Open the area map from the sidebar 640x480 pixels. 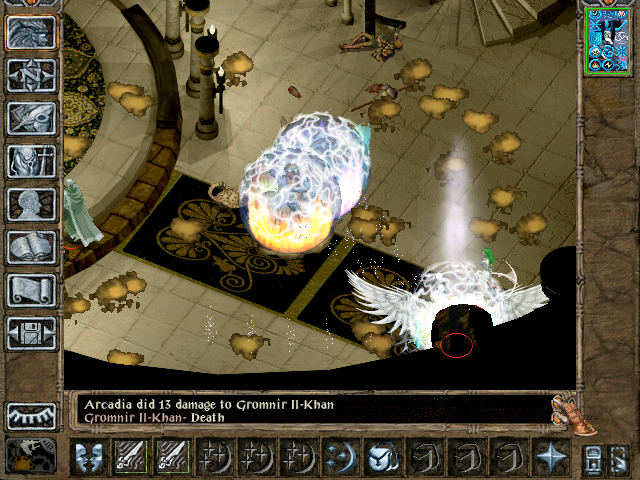click(30, 75)
